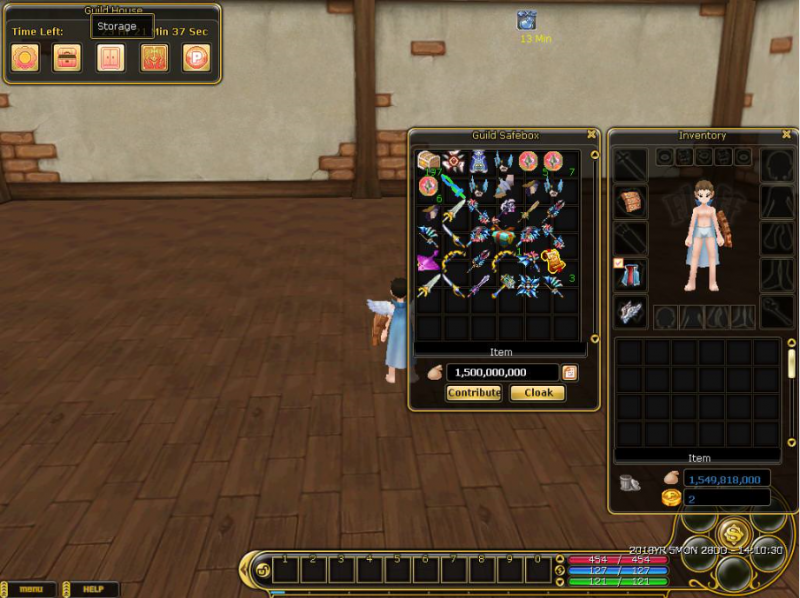Click the briefcase icon in Guild House panel
800x598 pixels.
click(x=67, y=57)
